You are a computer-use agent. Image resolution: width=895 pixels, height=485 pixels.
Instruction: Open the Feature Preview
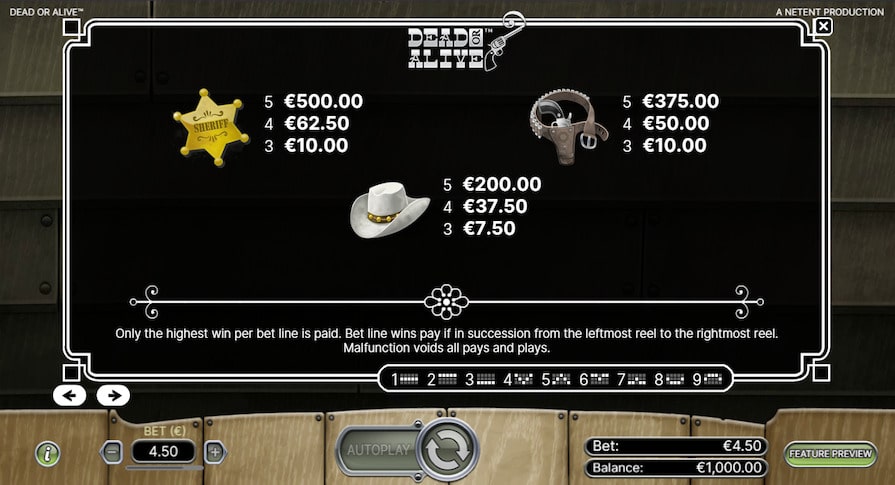pyautogui.click(x=829, y=453)
